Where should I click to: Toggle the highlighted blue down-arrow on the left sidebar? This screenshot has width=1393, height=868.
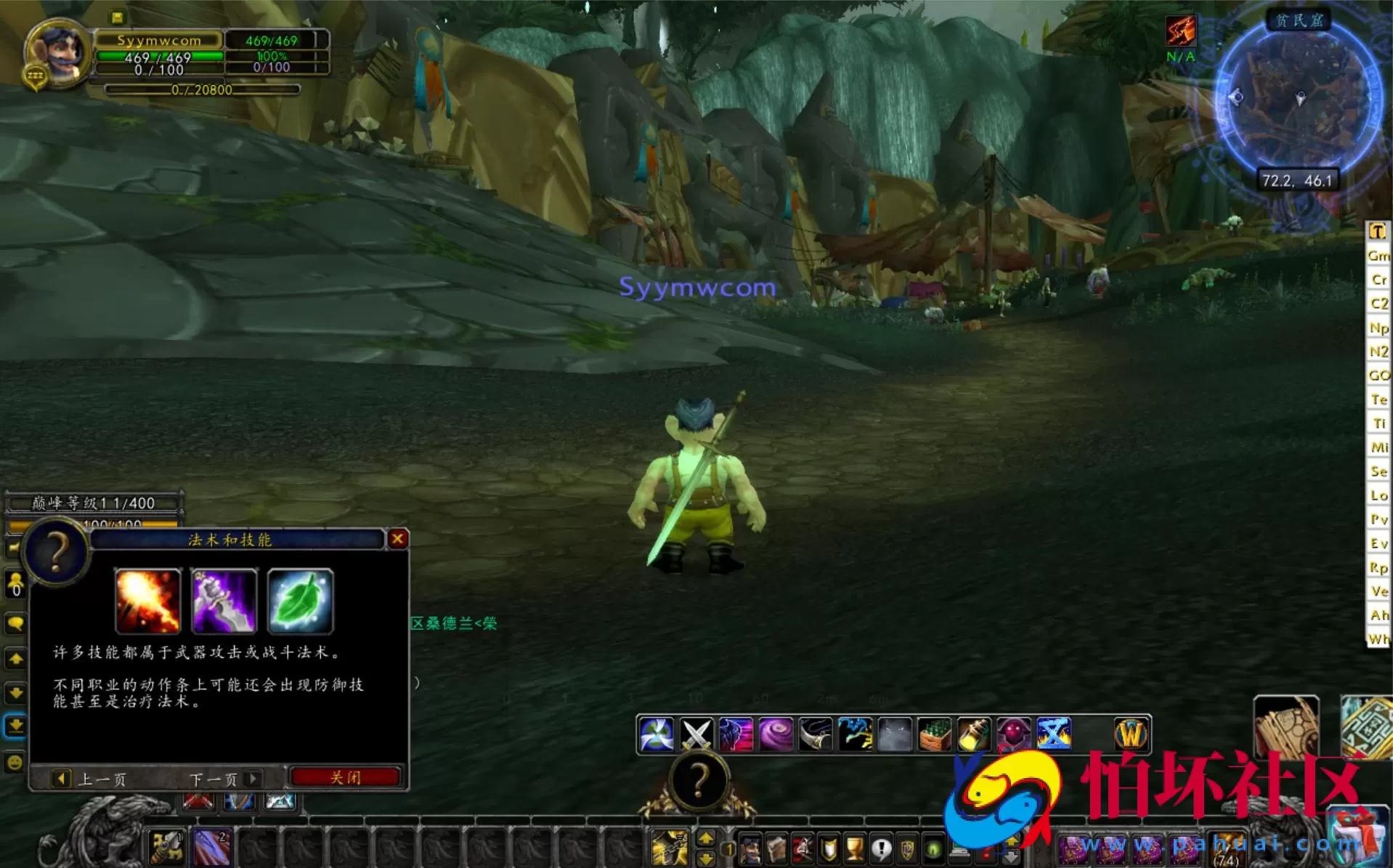coord(16,725)
